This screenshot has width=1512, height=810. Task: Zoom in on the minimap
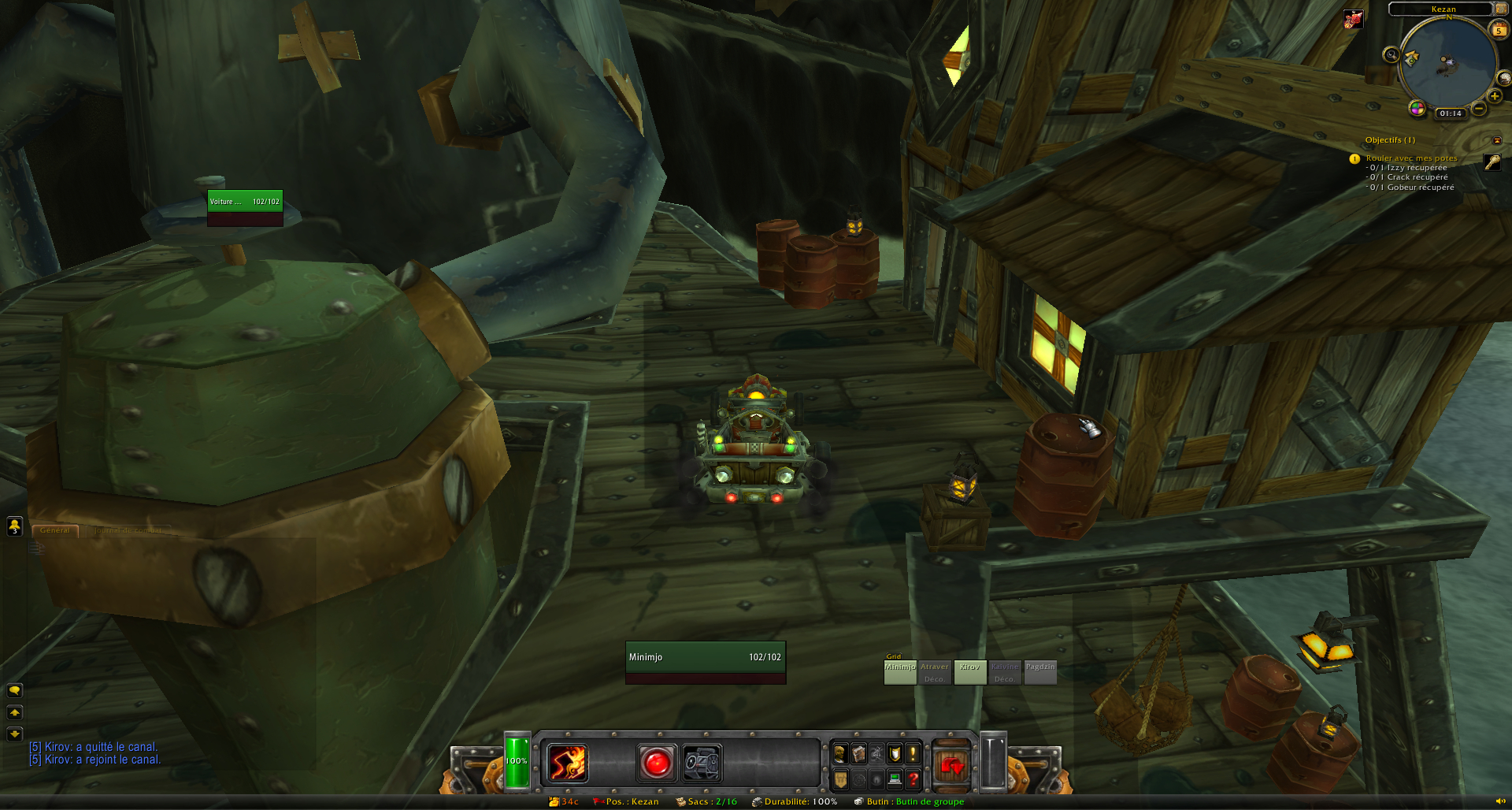pos(1494,96)
